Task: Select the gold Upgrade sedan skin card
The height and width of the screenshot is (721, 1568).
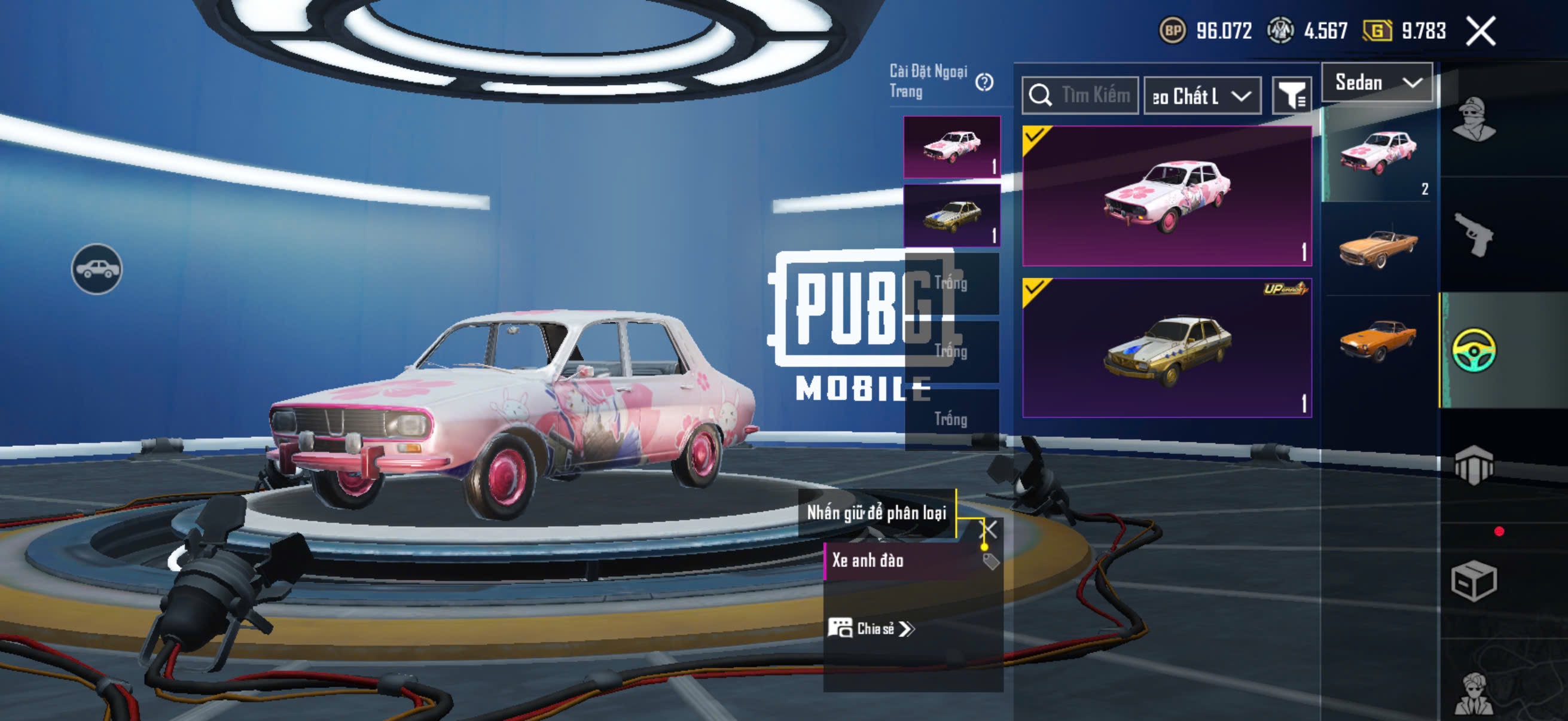Action: coord(1166,348)
